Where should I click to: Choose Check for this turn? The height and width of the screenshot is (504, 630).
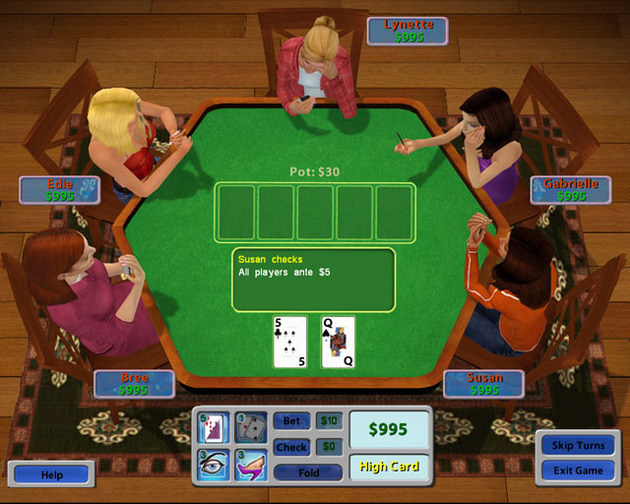292,447
